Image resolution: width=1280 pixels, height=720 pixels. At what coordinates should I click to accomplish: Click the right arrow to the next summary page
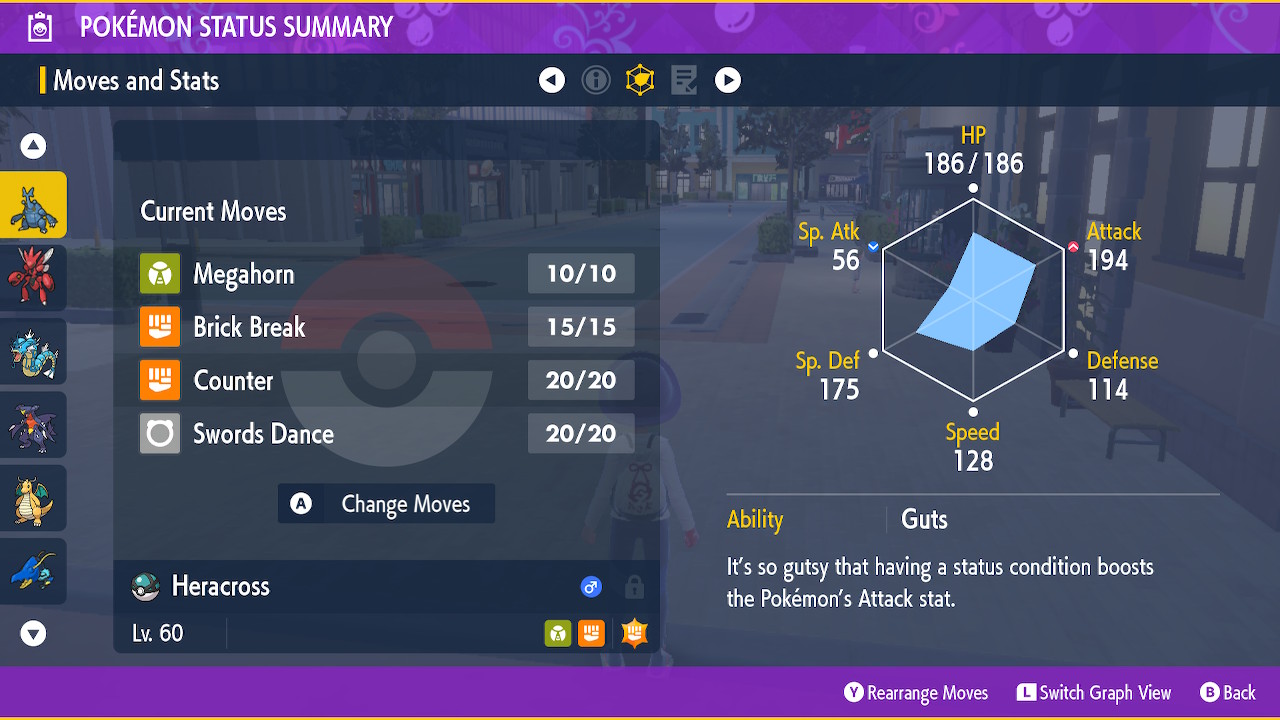(x=728, y=80)
